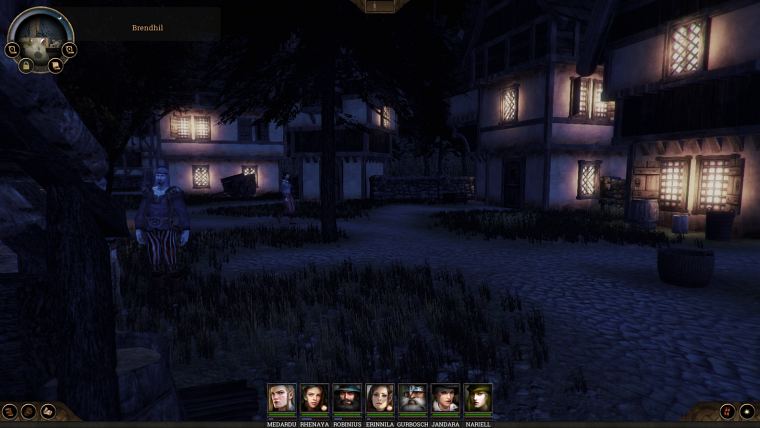760x428 pixels.
Task: Select Medardu's party portrait
Action: [282, 398]
